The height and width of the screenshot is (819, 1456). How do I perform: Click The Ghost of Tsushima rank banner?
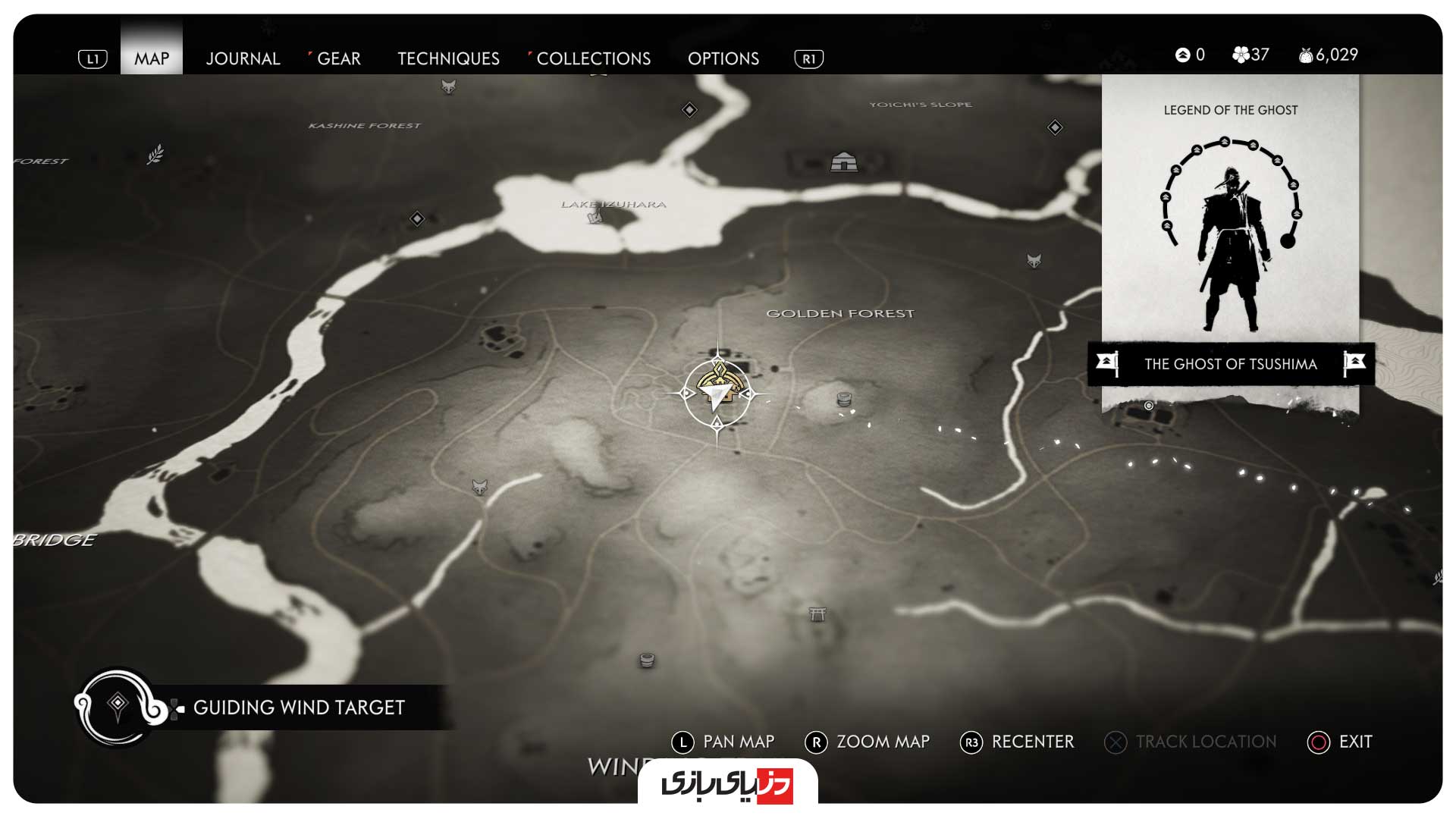[x=1230, y=364]
